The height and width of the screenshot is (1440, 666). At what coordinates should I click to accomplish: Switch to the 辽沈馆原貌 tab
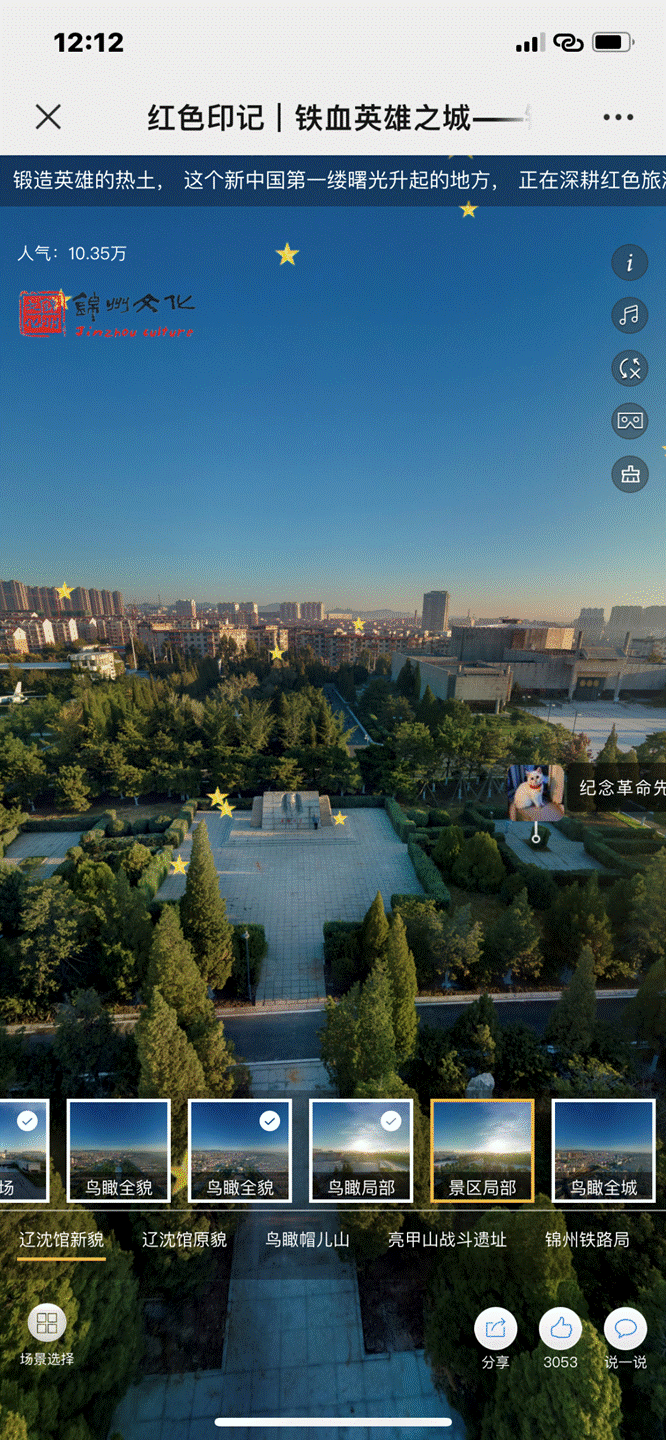[184, 1240]
